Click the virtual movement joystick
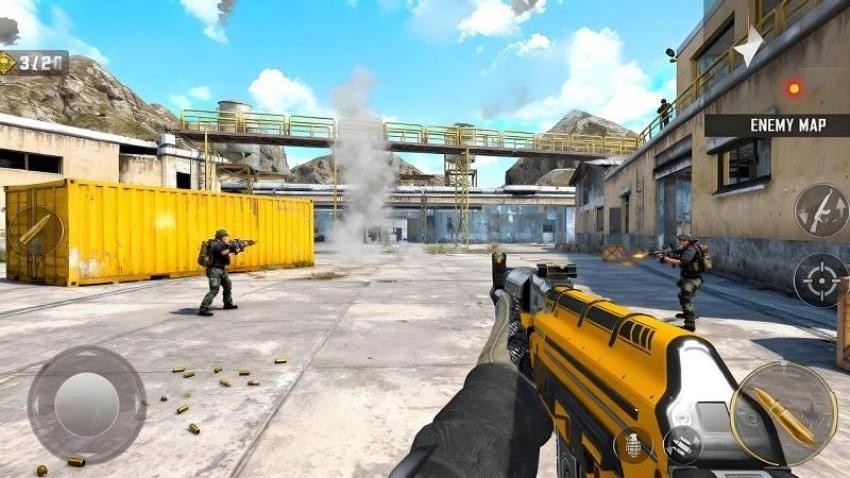This screenshot has height=478, width=850. pyautogui.click(x=87, y=404)
